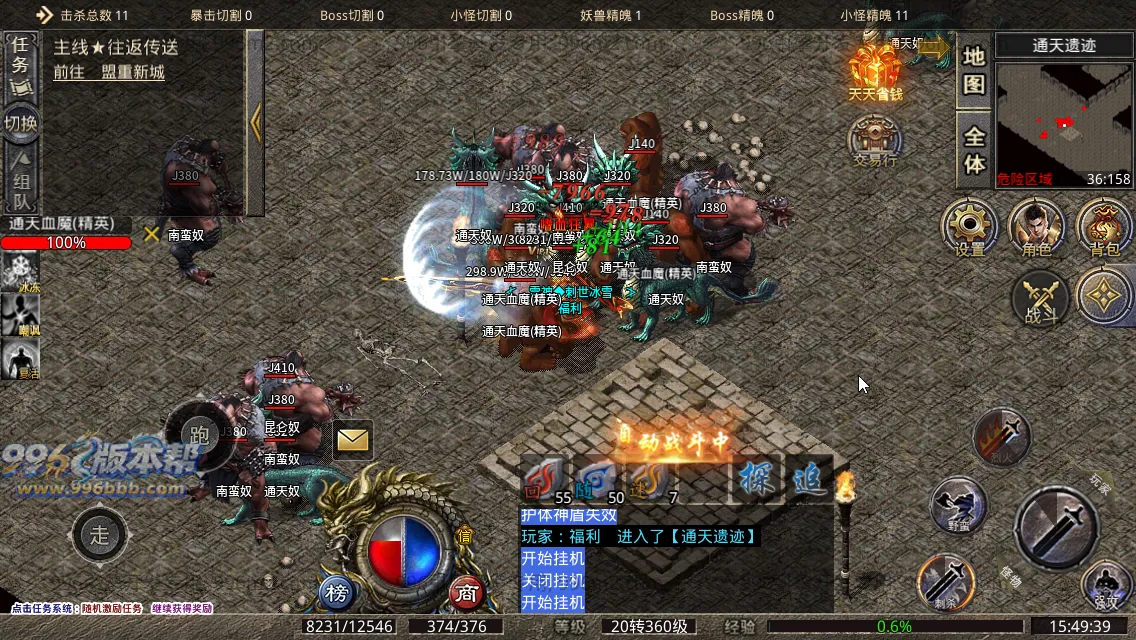The image size is (1136, 640).
Task: Switch to the 全体 tab
Action: (x=974, y=150)
